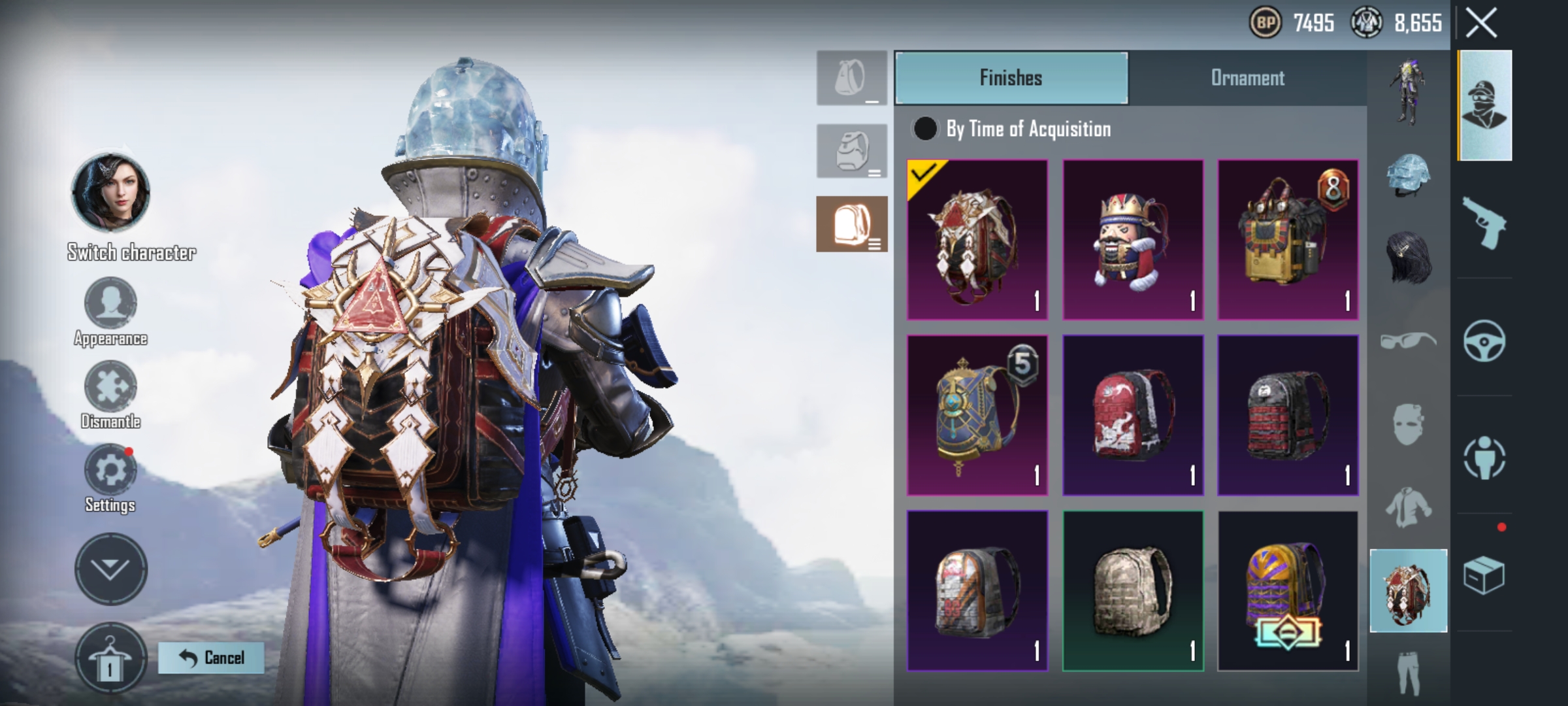Screen dimensions: 1568x706
Task: Click the Cancel button
Action: pyautogui.click(x=211, y=658)
